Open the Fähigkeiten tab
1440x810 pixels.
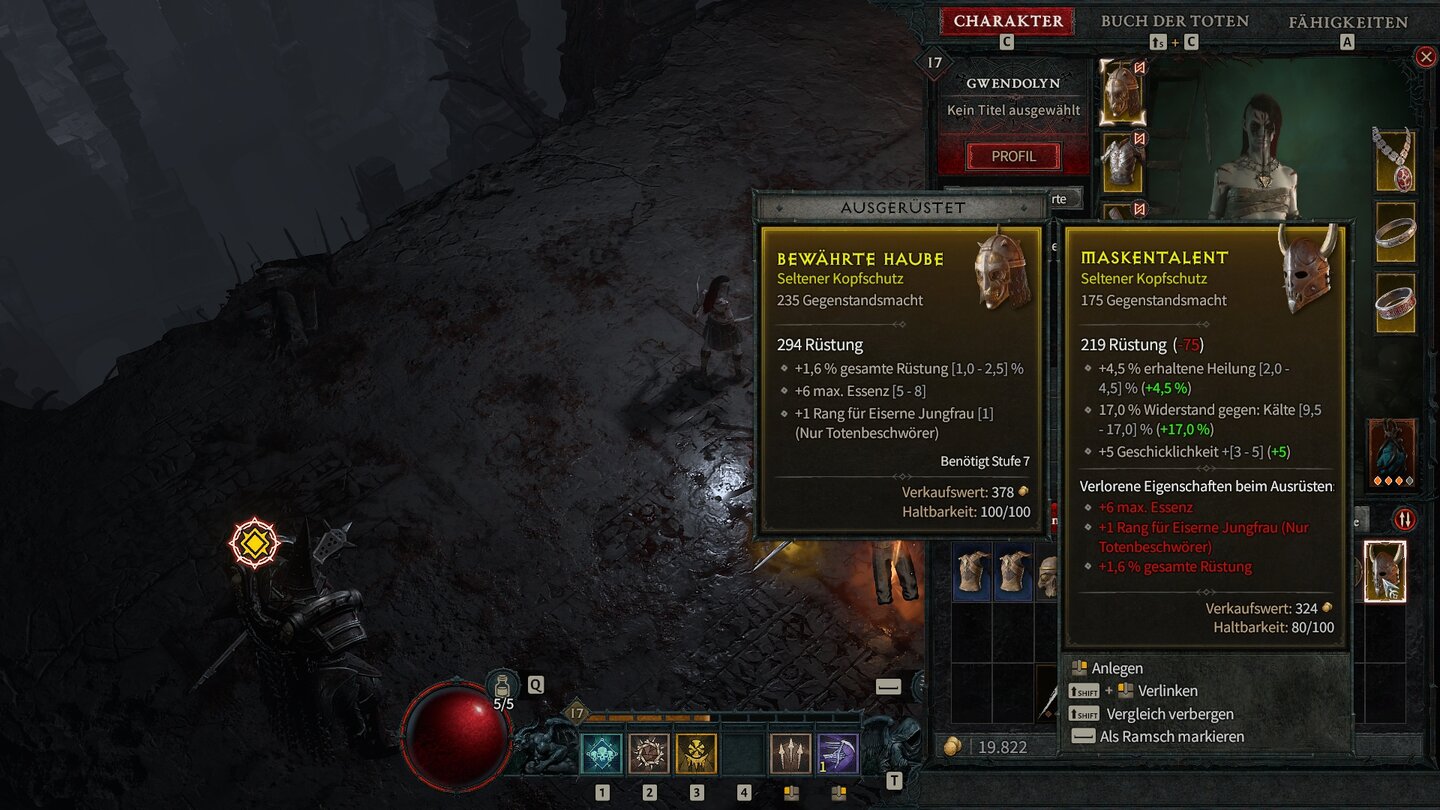coord(1347,21)
